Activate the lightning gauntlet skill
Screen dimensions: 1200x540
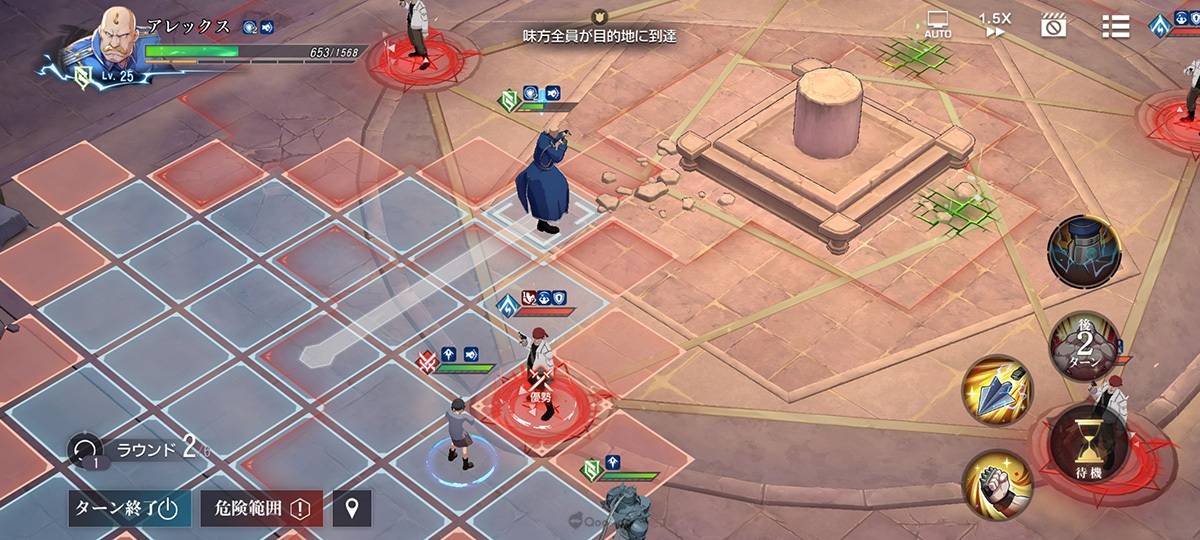1083,251
